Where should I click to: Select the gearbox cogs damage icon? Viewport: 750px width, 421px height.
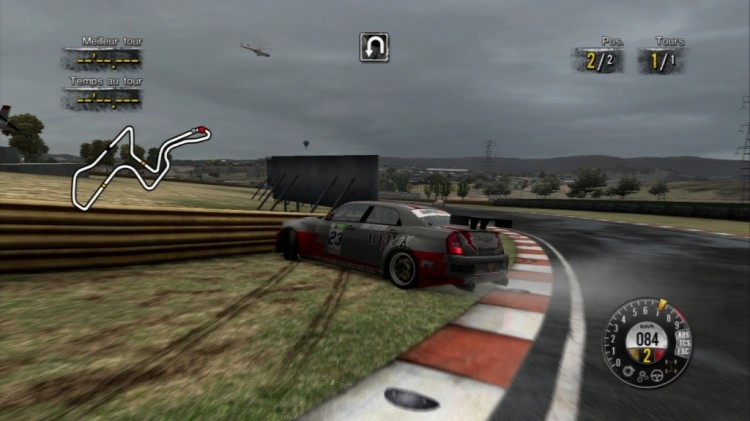[x=642, y=376]
